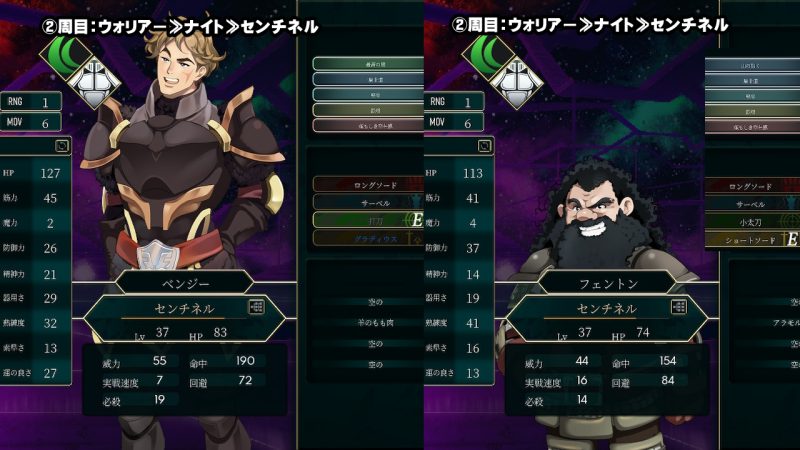Choose the 小太刀 weapon entry
The width and height of the screenshot is (800, 450).
765,221
